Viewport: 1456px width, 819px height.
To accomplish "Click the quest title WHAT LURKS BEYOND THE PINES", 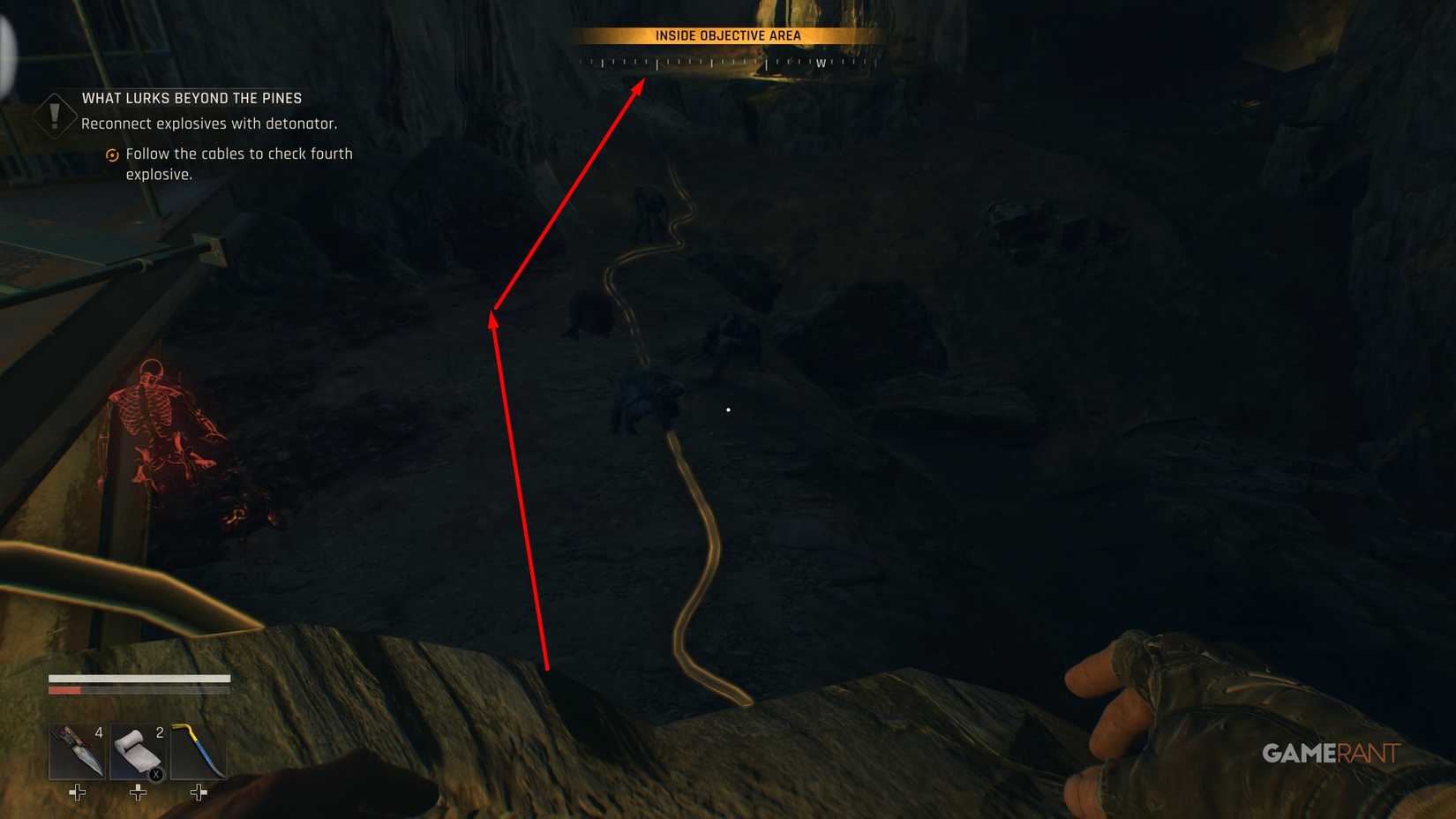I will 191,98.
